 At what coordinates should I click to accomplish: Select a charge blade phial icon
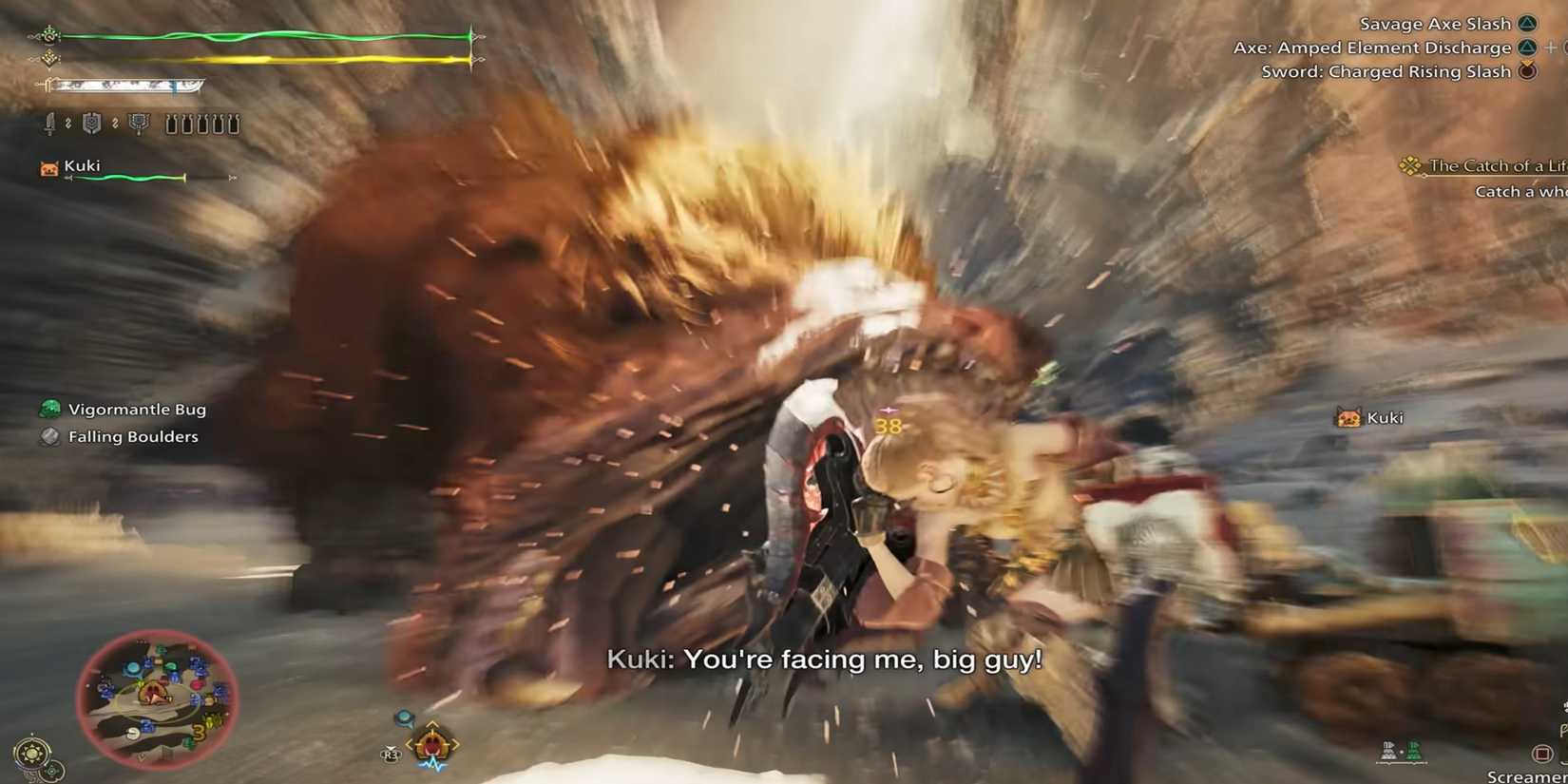(172, 124)
